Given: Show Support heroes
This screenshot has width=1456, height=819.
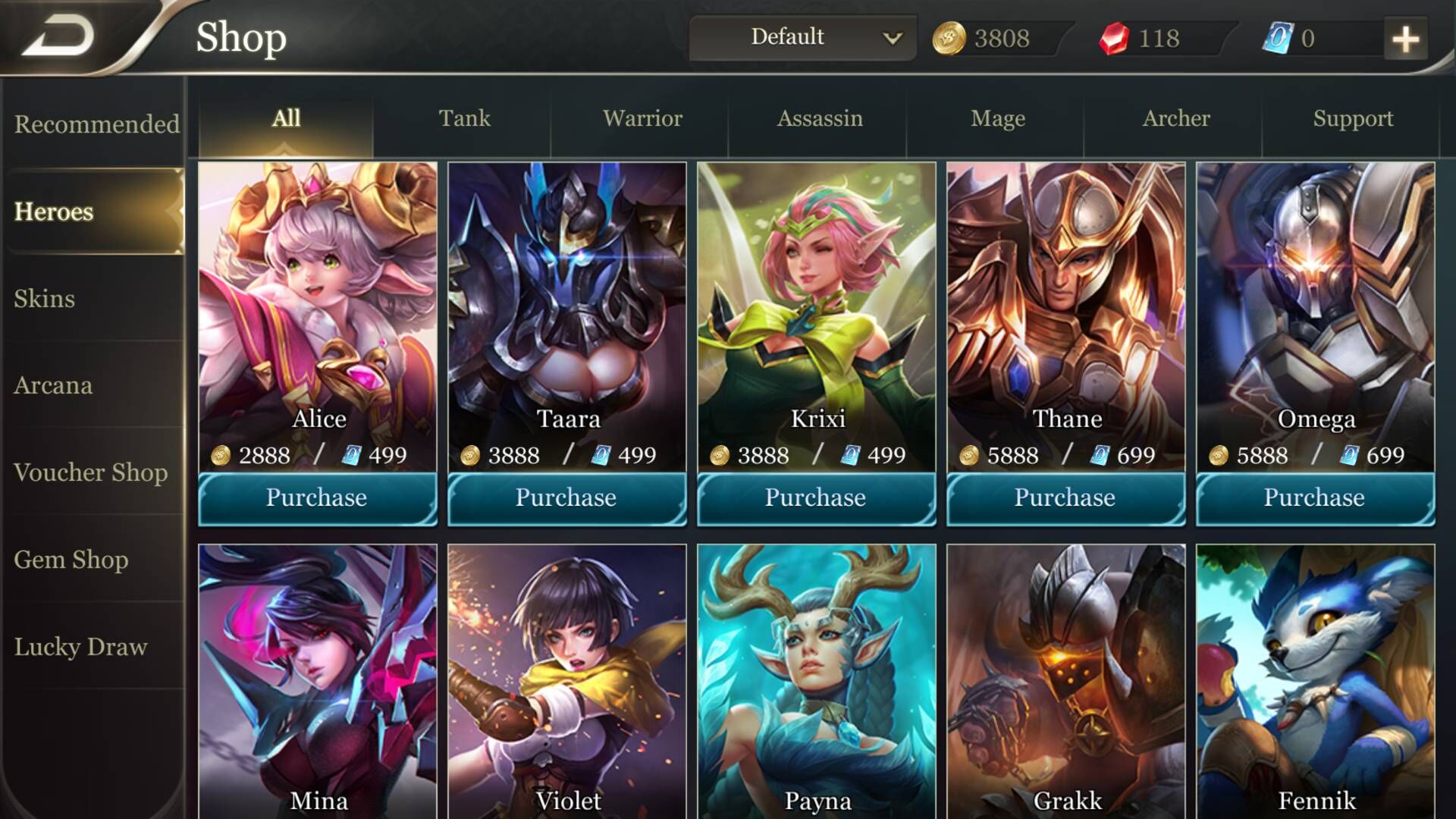Looking at the screenshot, I should (1353, 118).
